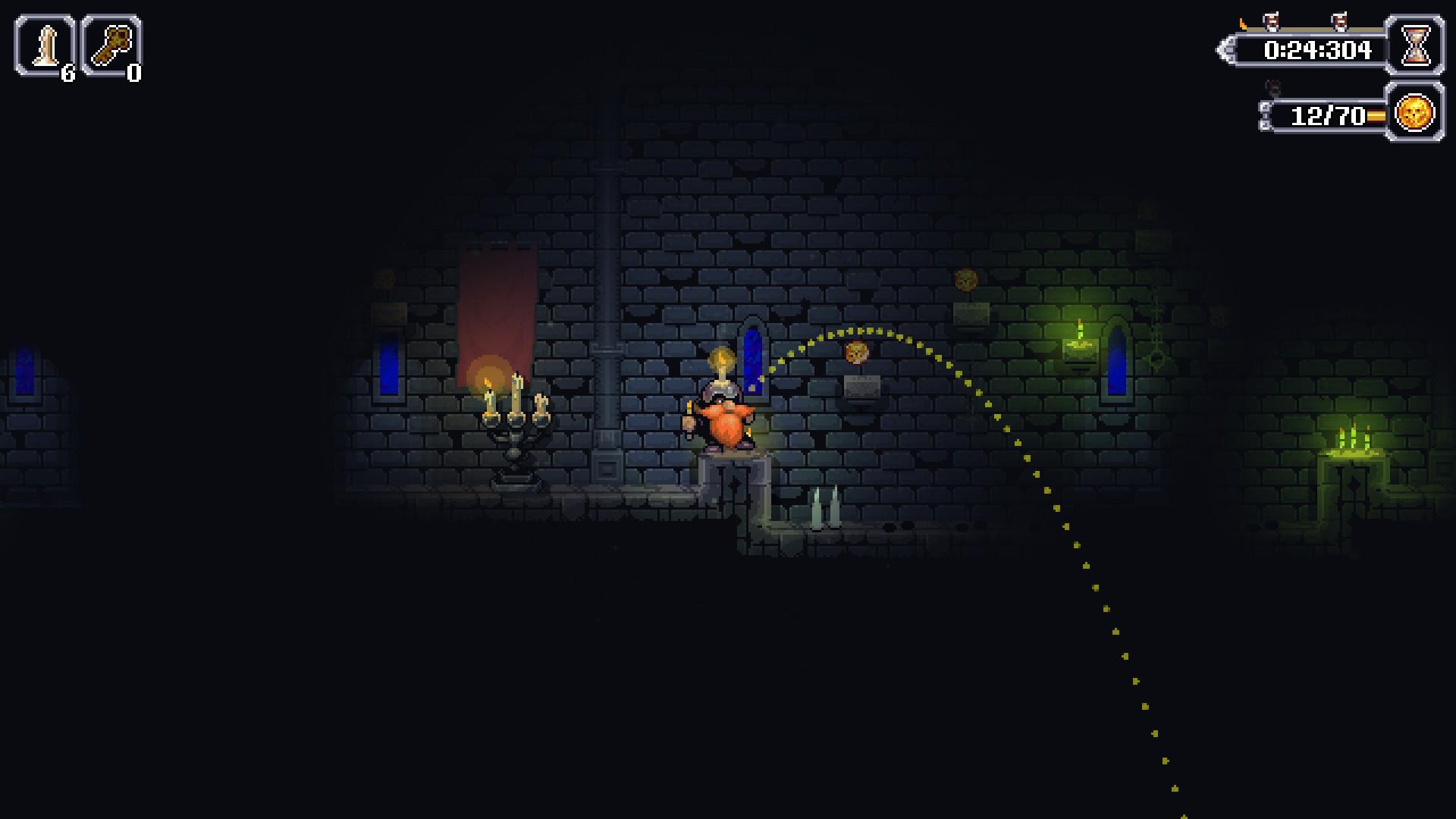The width and height of the screenshot is (1456, 819).
Task: Select the timer reading 0:24:304
Action: click(1317, 50)
